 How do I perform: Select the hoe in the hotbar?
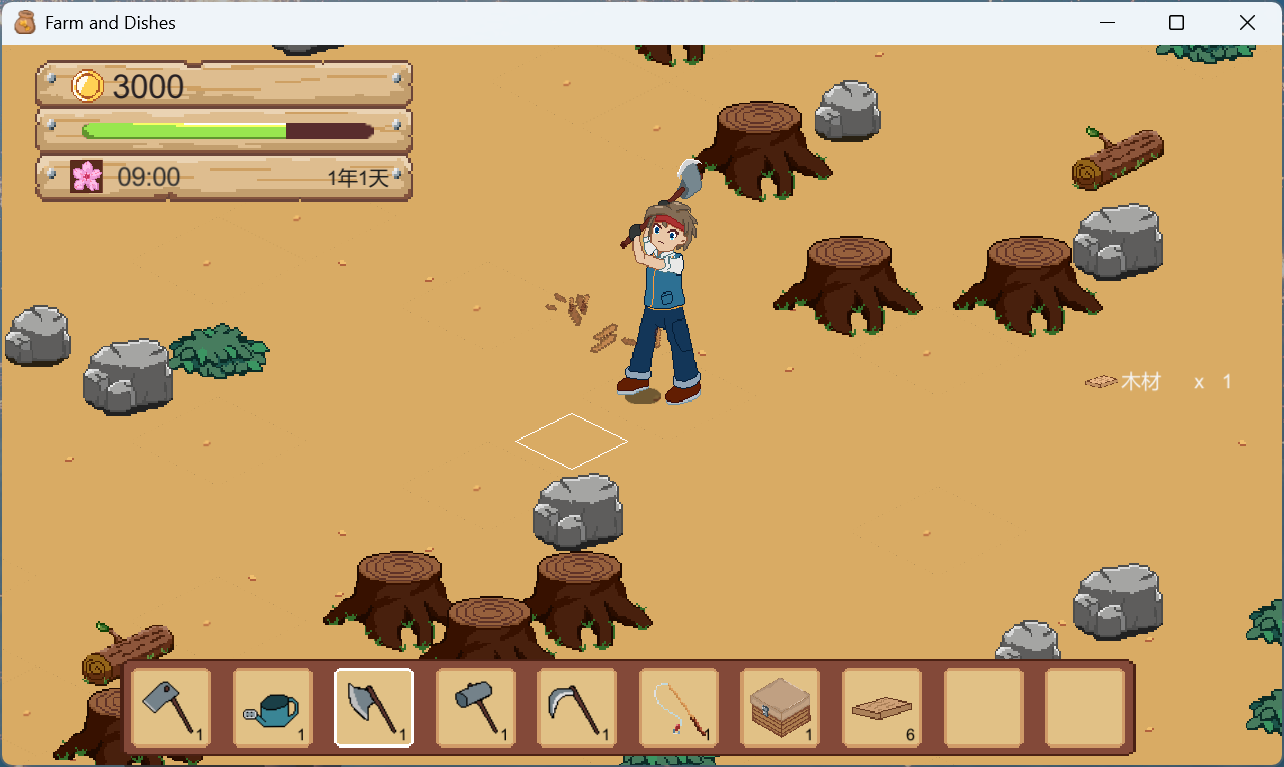point(171,708)
